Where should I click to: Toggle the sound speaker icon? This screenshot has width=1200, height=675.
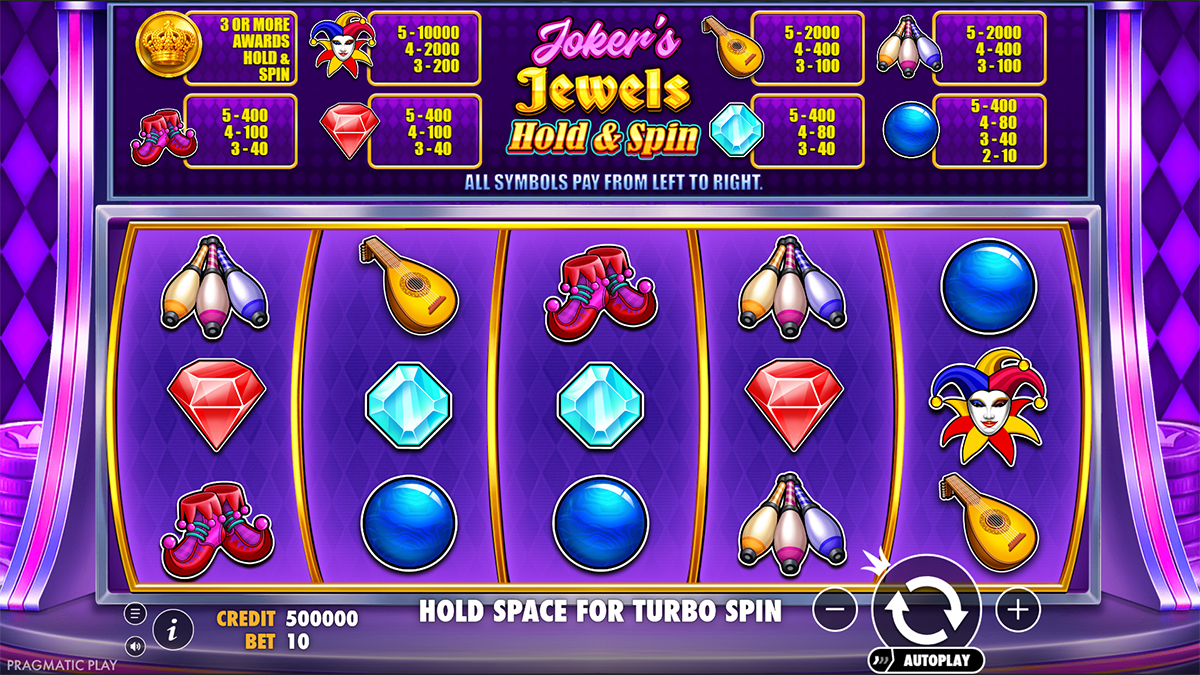[136, 645]
